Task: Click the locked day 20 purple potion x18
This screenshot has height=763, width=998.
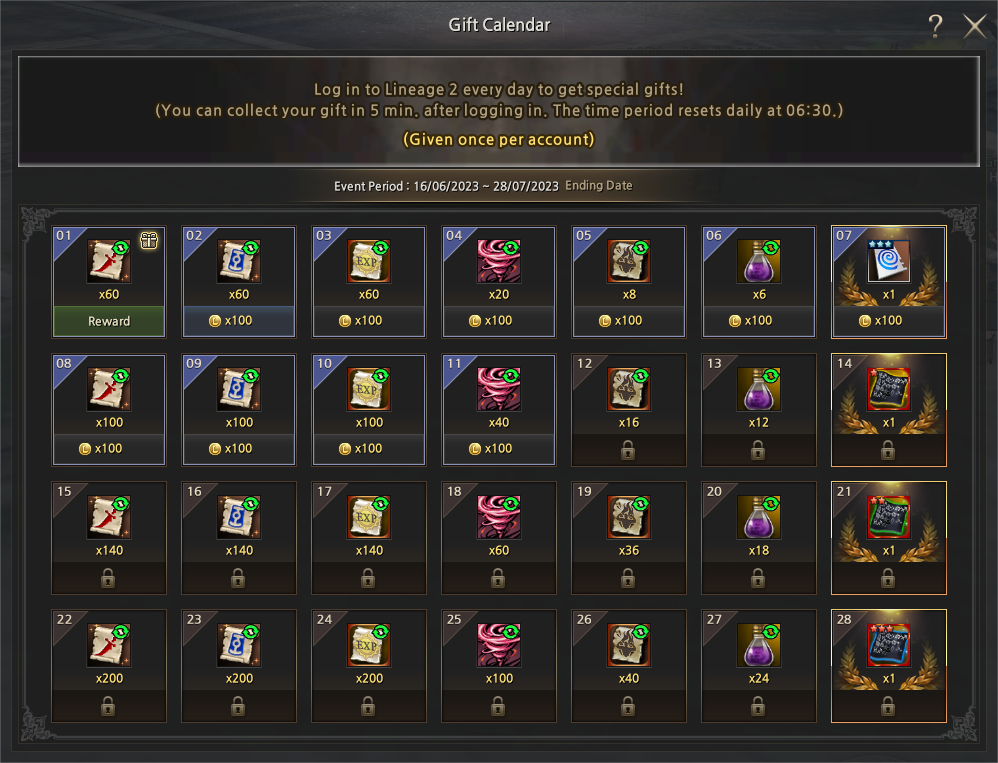Action: point(758,518)
